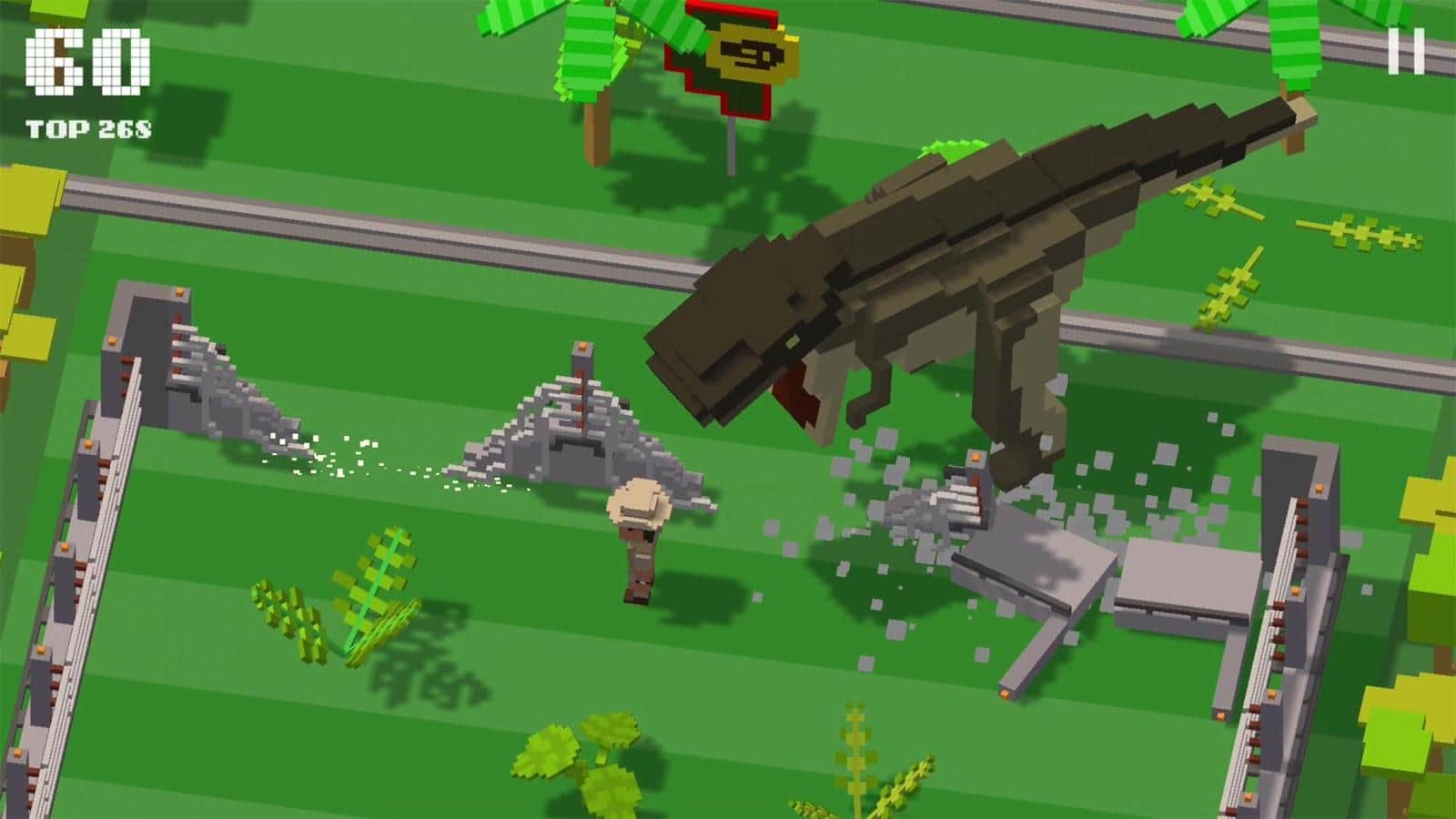Image resolution: width=1456 pixels, height=819 pixels.
Task: Click the pause icon in the top-right corner
Action: click(1406, 52)
